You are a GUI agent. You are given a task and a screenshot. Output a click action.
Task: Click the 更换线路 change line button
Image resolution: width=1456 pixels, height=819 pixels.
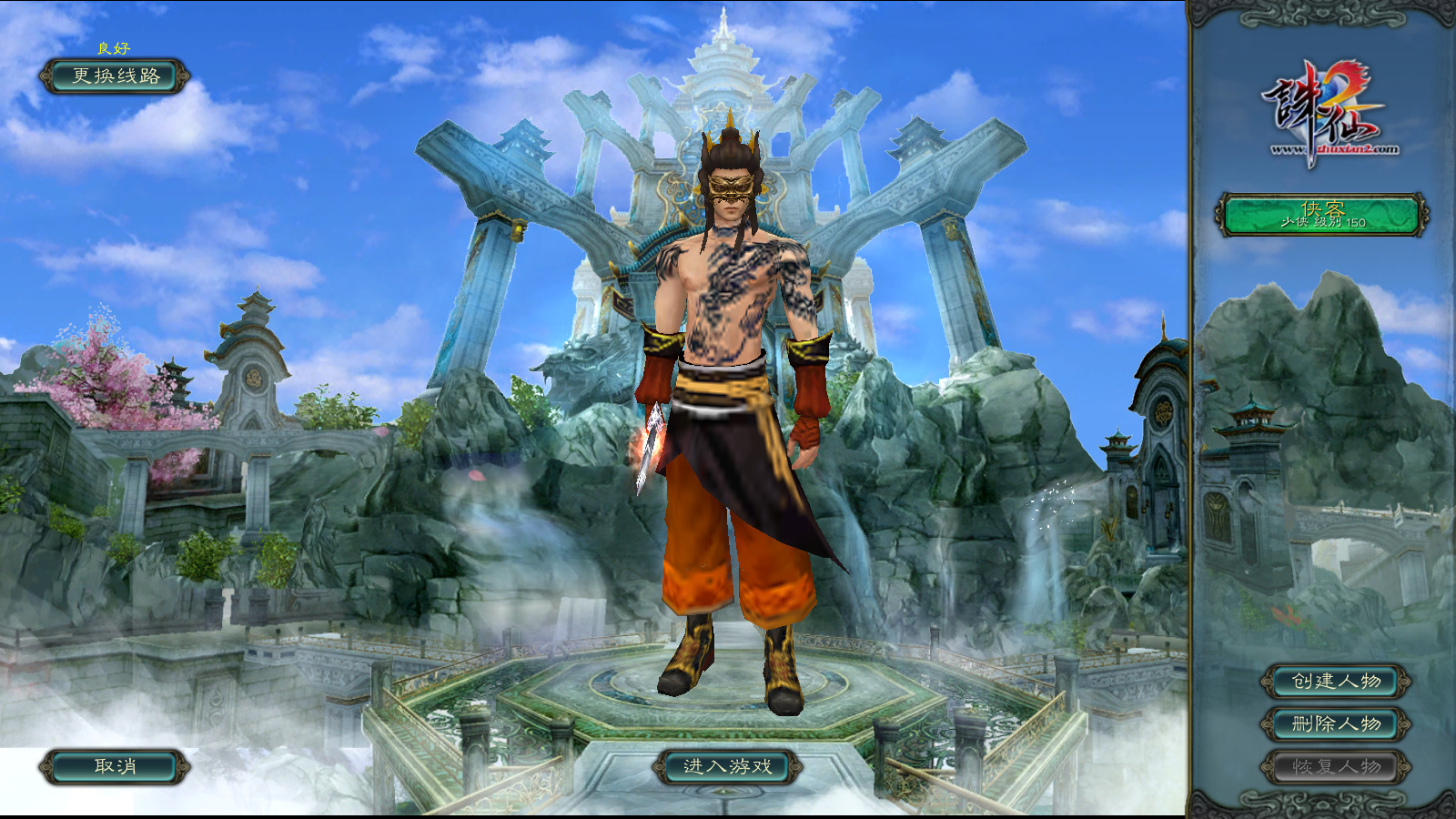pos(116,76)
